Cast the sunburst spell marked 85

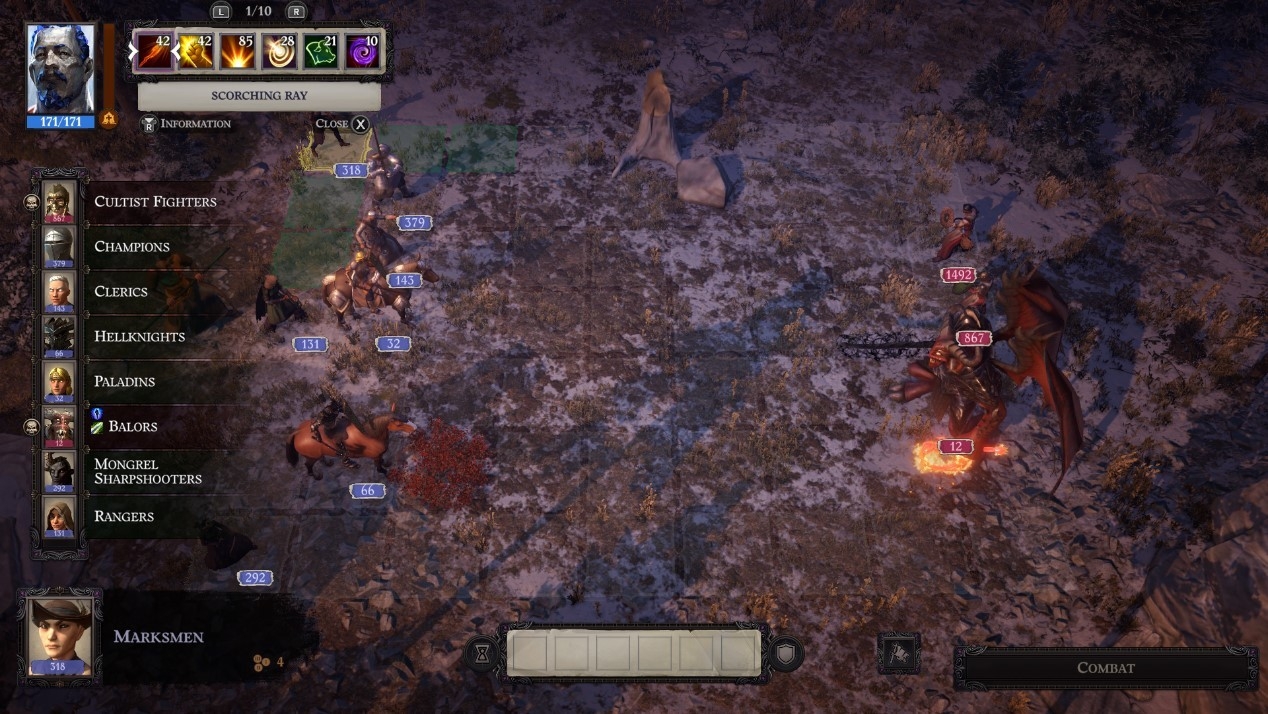click(237, 52)
